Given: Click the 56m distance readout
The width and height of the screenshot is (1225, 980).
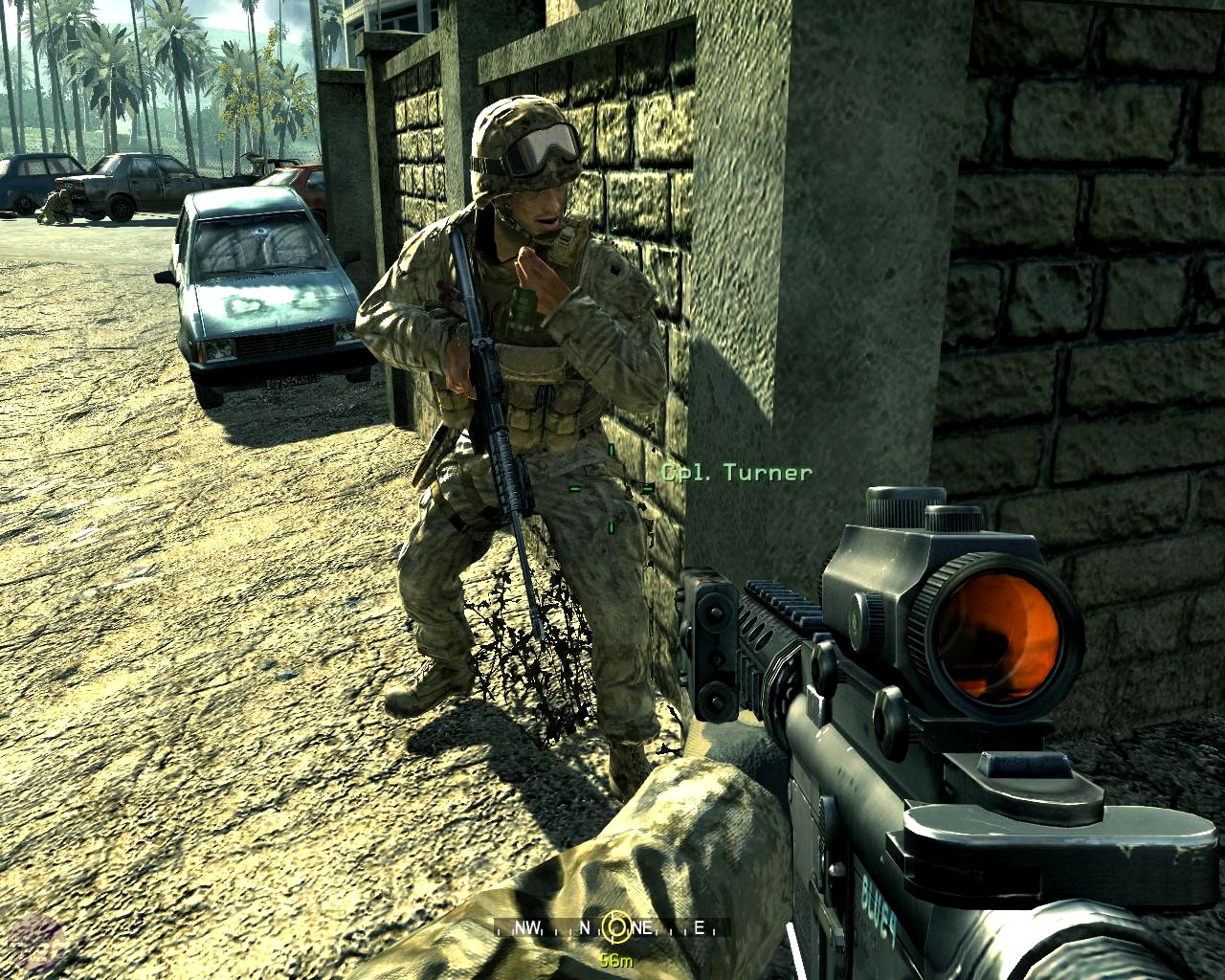Looking at the screenshot, I should point(617,958).
